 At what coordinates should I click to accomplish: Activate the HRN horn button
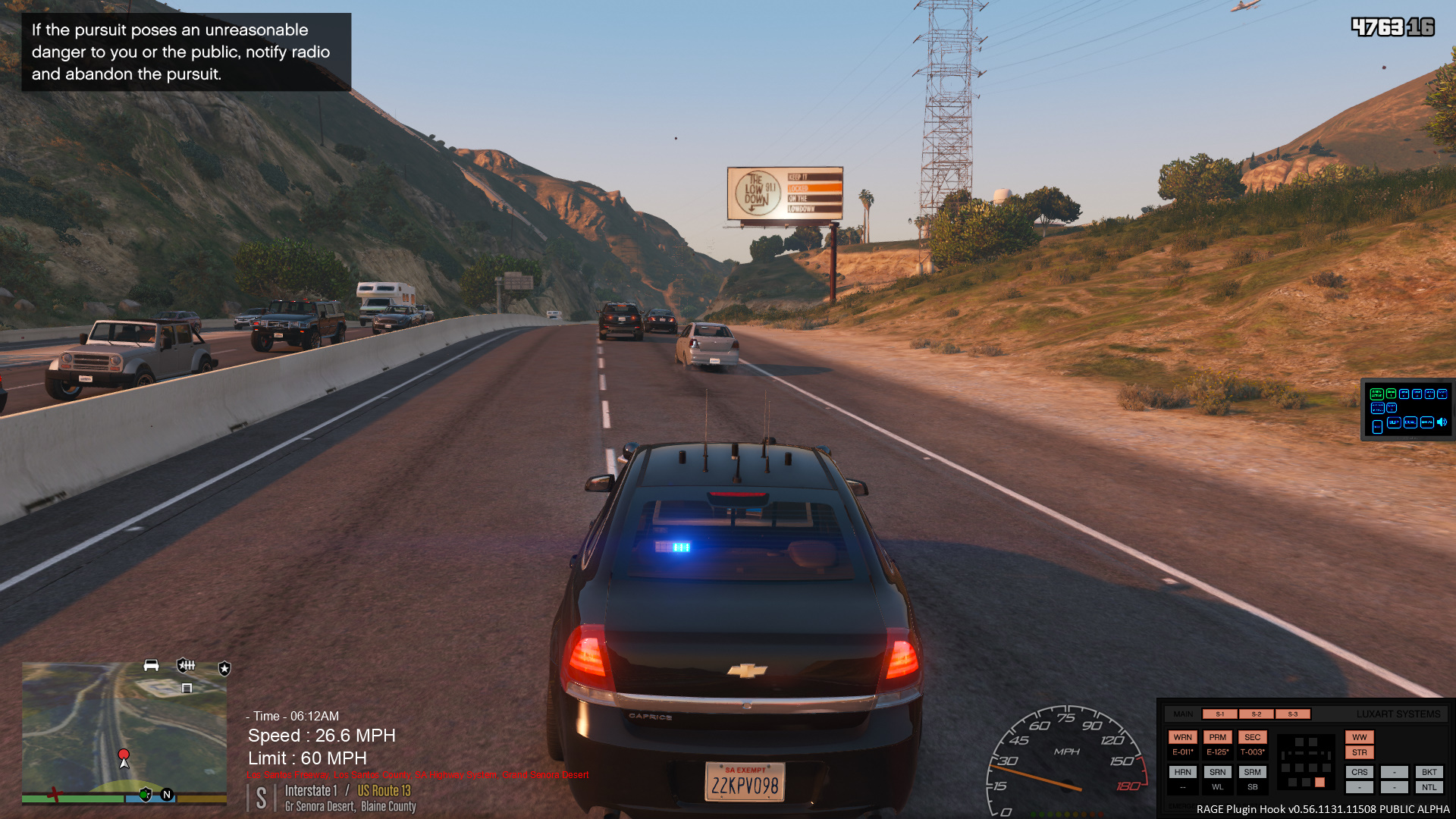(1182, 772)
